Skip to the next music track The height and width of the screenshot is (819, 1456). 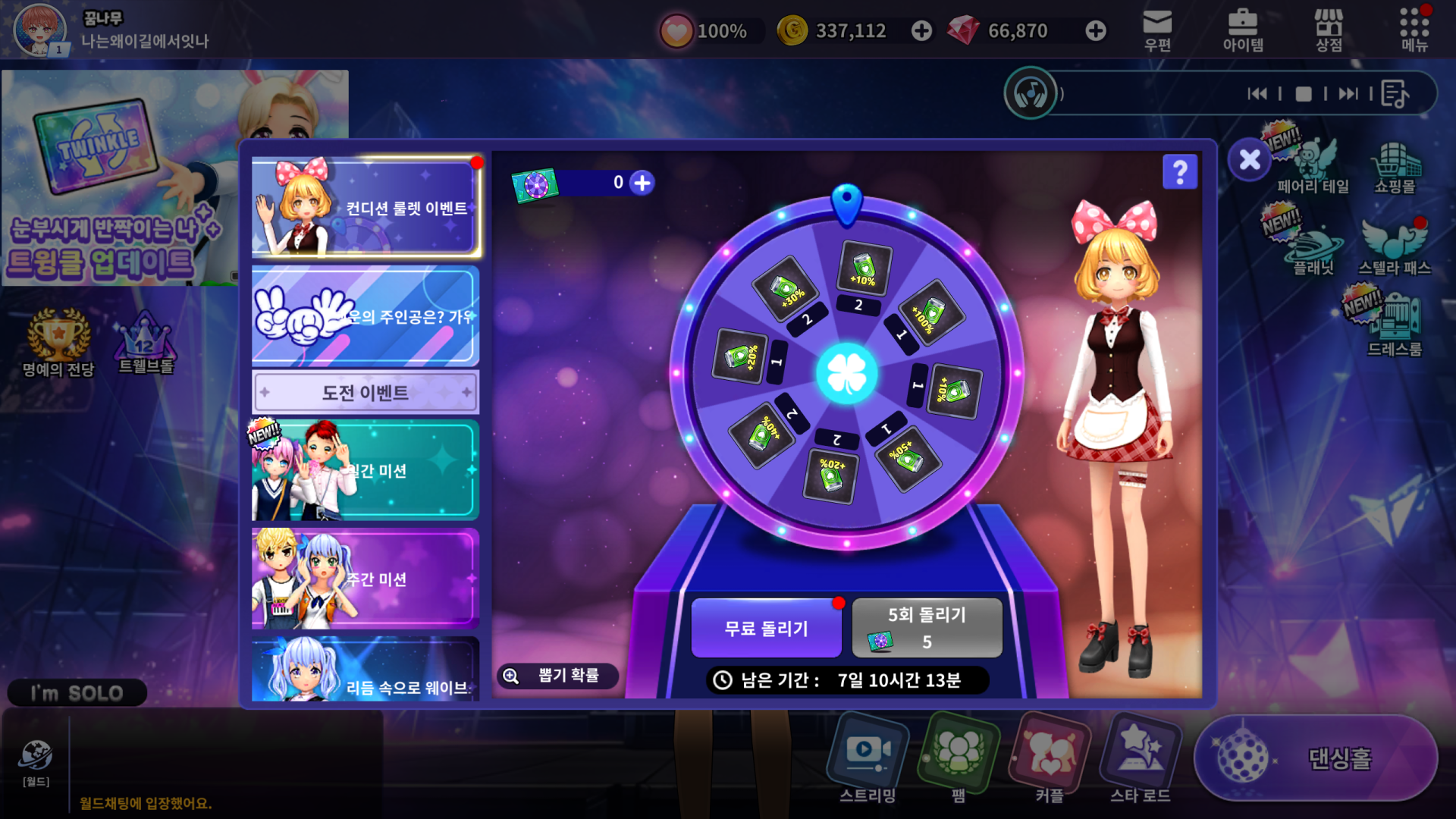click(x=1348, y=94)
